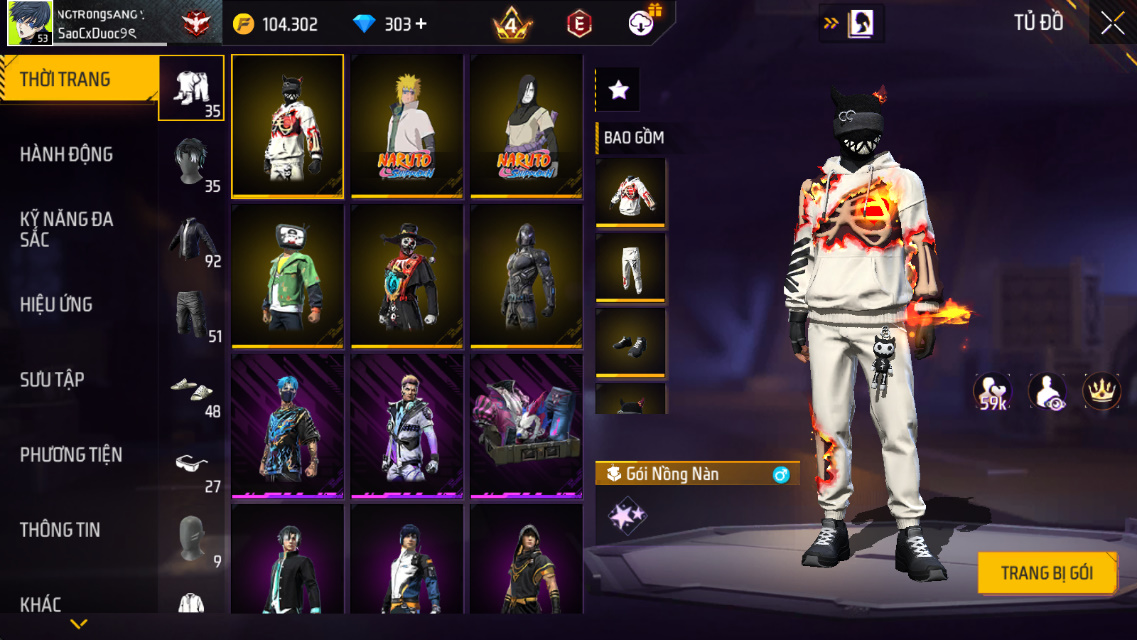Screen dimensions: 1137x640
Task: Add diamonds with the plus button
Action: click(x=421, y=24)
